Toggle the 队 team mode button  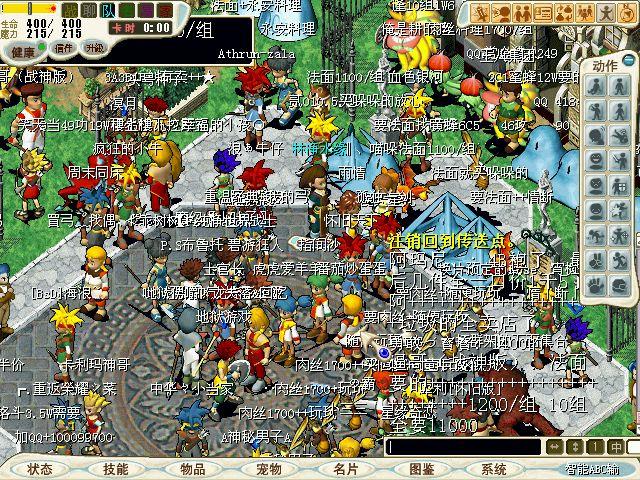[107, 9]
